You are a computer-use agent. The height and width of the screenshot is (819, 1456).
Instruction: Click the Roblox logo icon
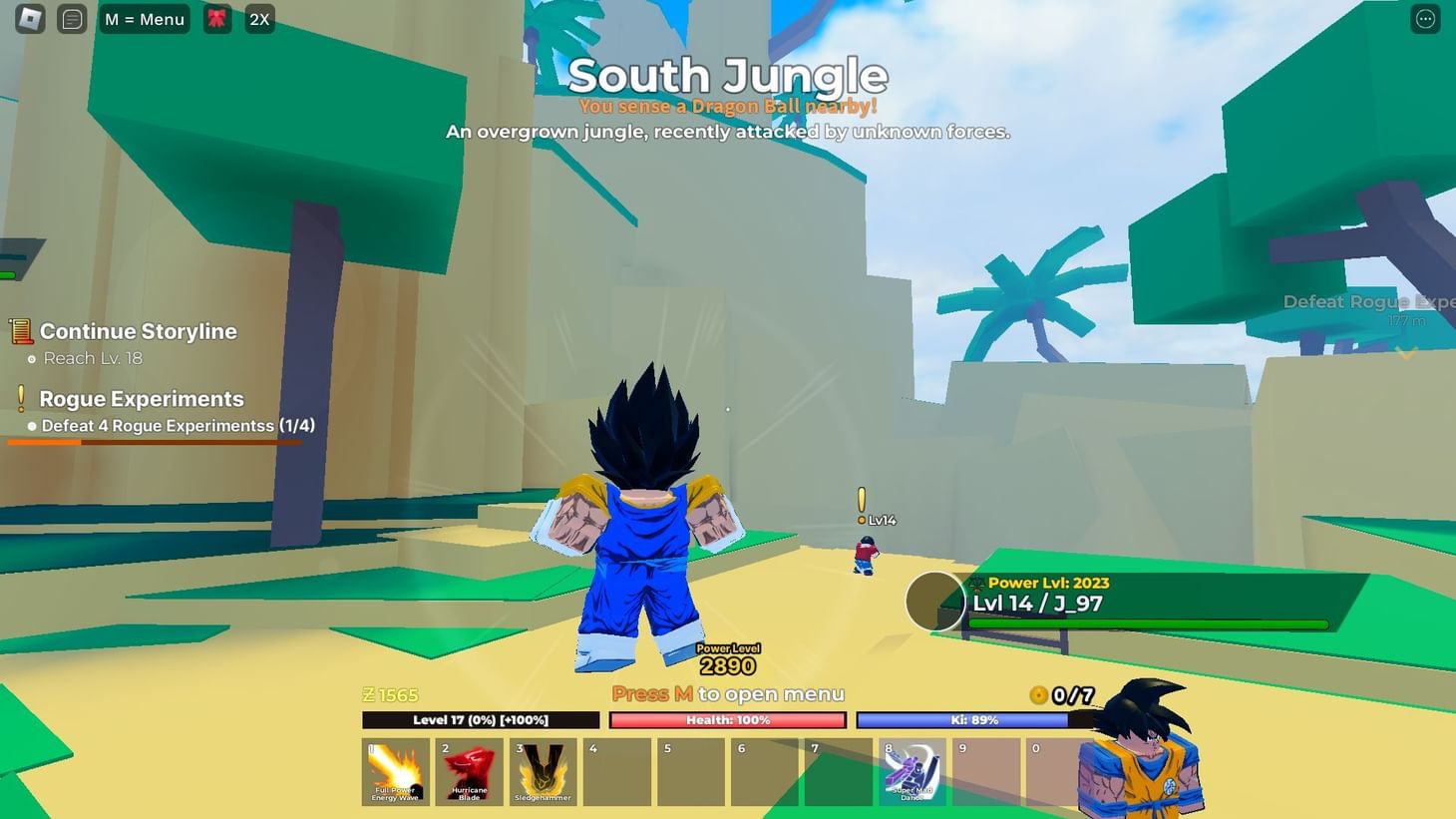(x=27, y=18)
